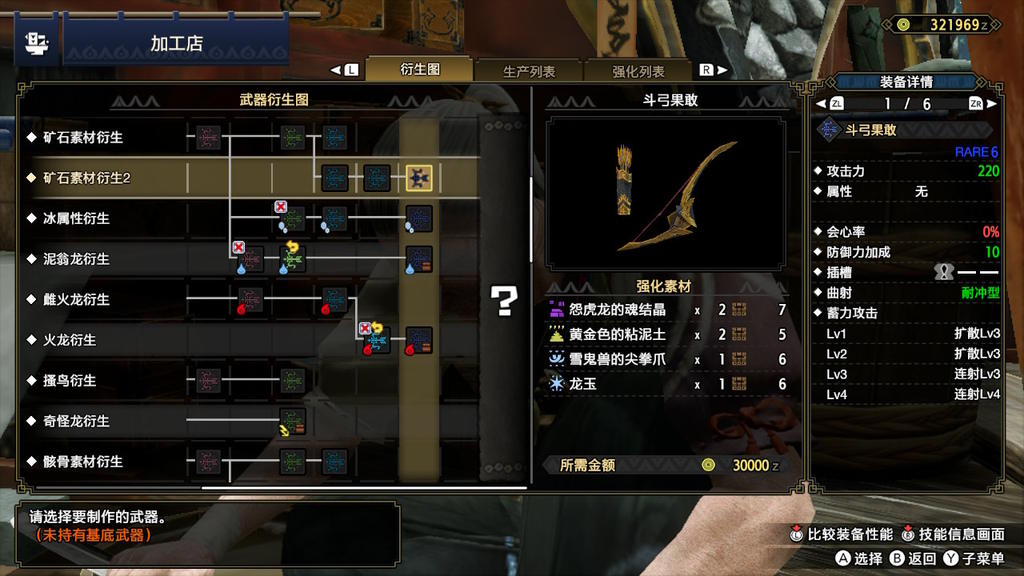Pick the 奇怪龙衍生 weapon row
The image size is (1024, 576).
click(76, 421)
